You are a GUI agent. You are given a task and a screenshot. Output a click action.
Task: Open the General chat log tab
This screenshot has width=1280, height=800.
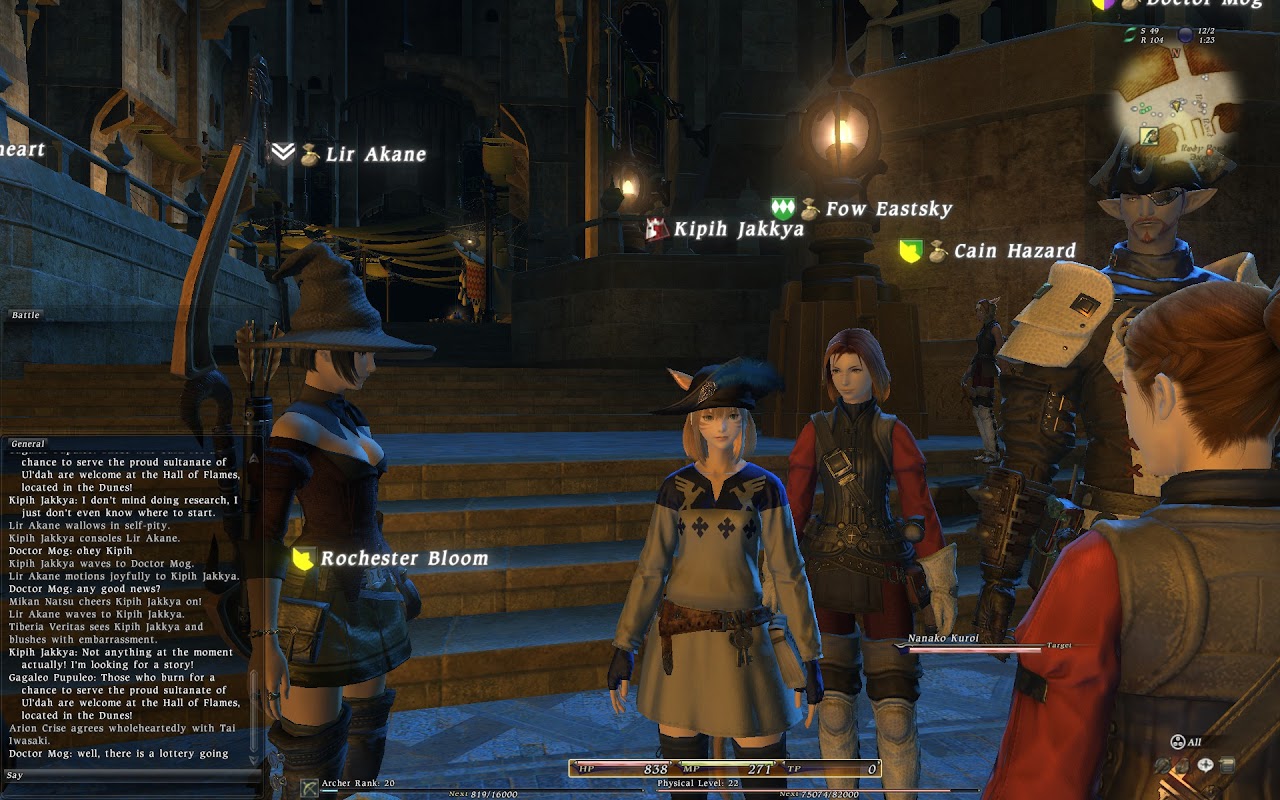tap(28, 444)
